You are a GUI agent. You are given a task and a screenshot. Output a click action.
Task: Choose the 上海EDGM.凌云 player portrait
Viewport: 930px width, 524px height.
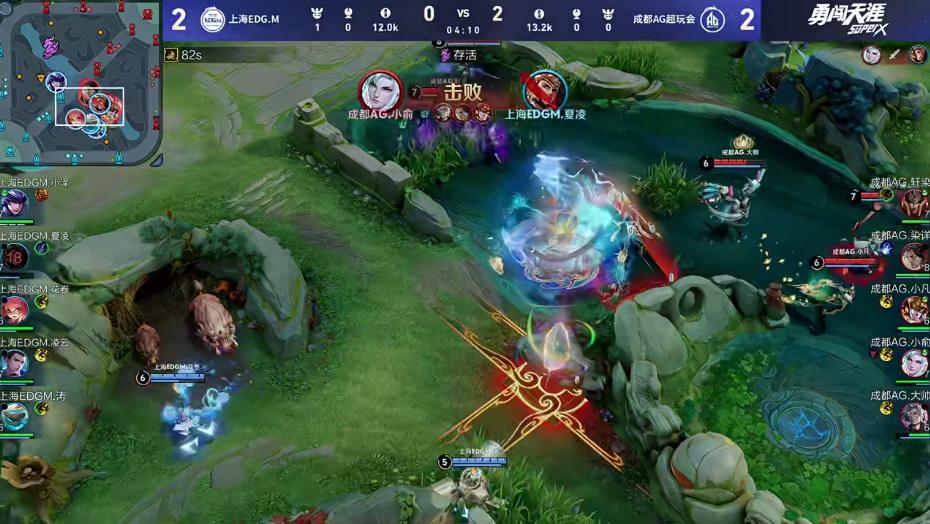[14, 362]
